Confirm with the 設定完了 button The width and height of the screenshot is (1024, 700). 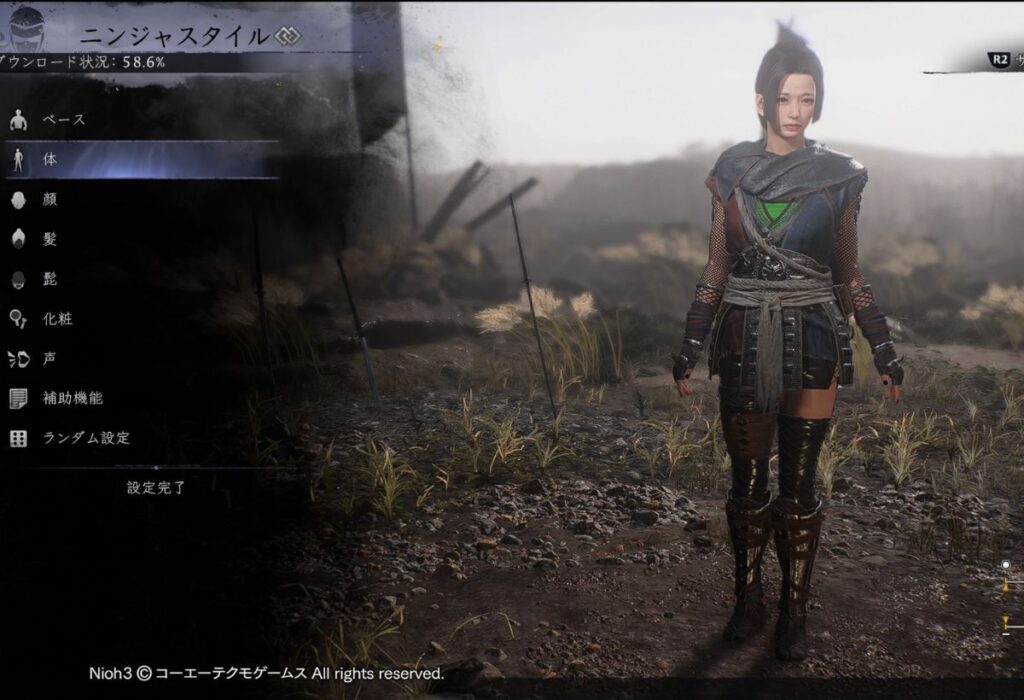157,488
